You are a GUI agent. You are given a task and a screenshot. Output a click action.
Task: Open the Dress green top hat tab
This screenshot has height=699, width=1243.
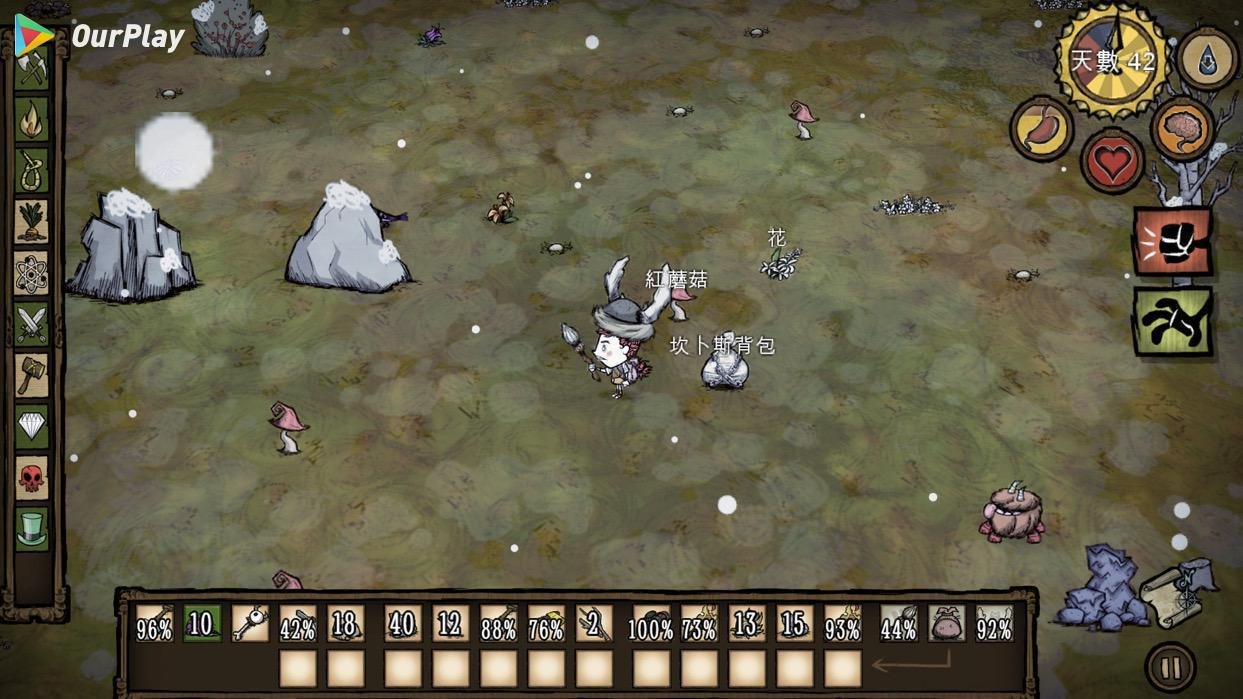click(32, 527)
